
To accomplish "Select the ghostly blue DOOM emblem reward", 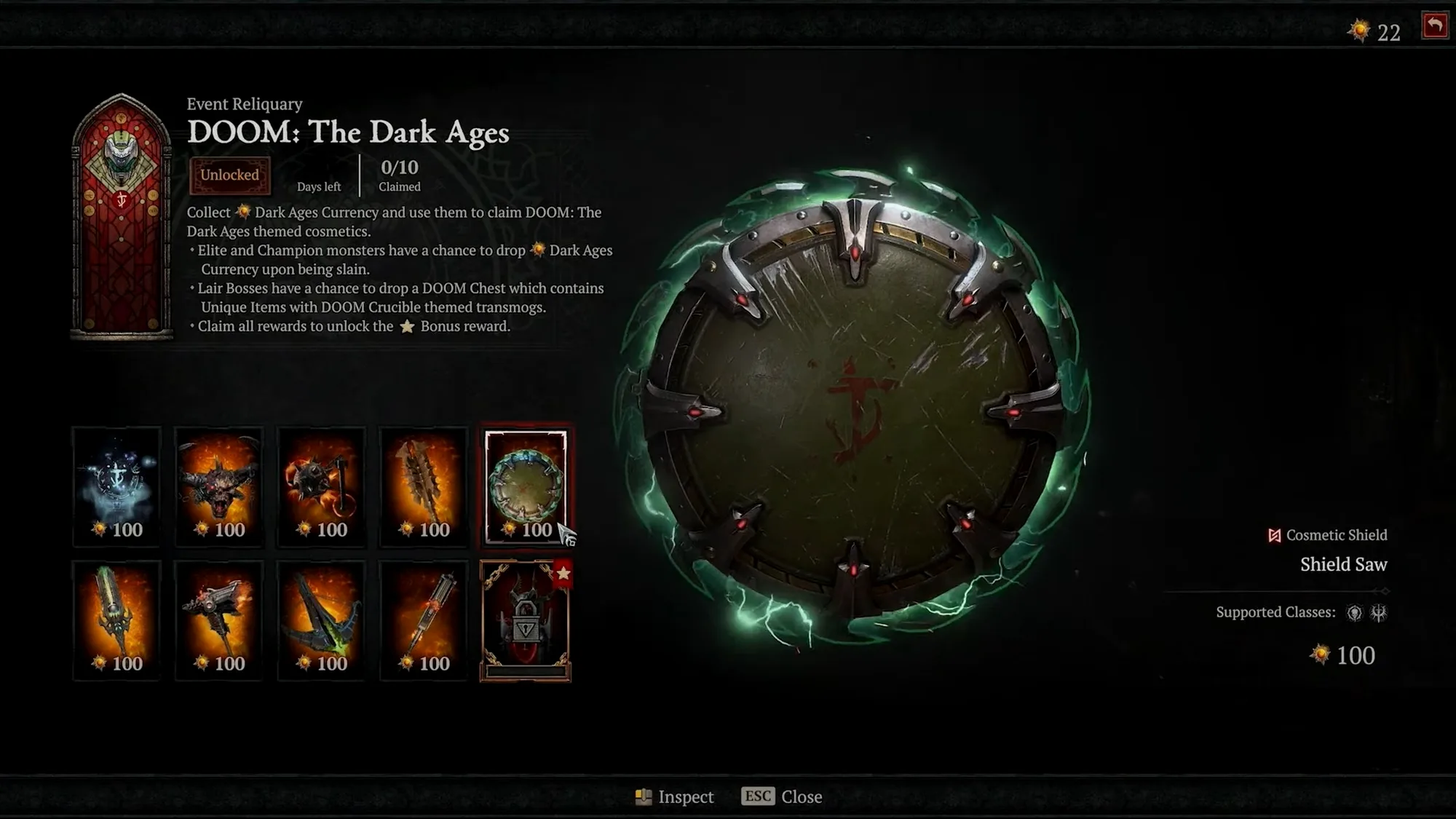I will [x=116, y=486].
